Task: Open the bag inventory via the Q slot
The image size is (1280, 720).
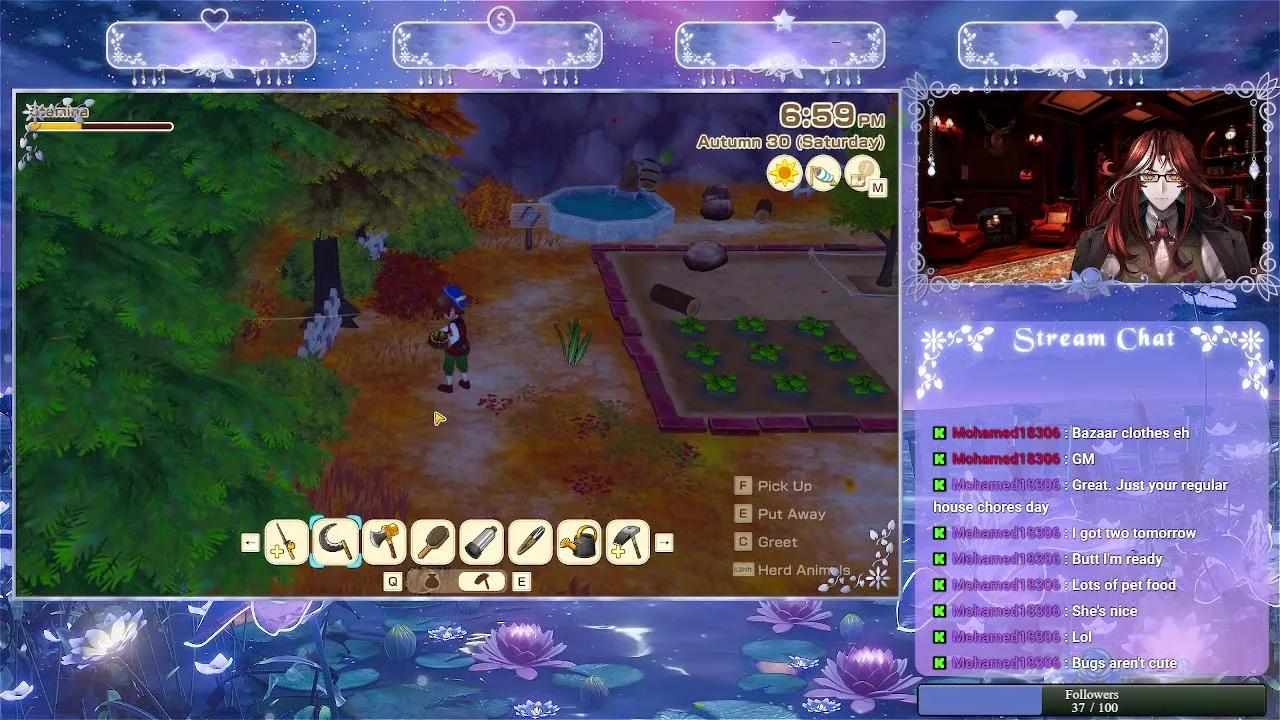Action: pos(432,581)
